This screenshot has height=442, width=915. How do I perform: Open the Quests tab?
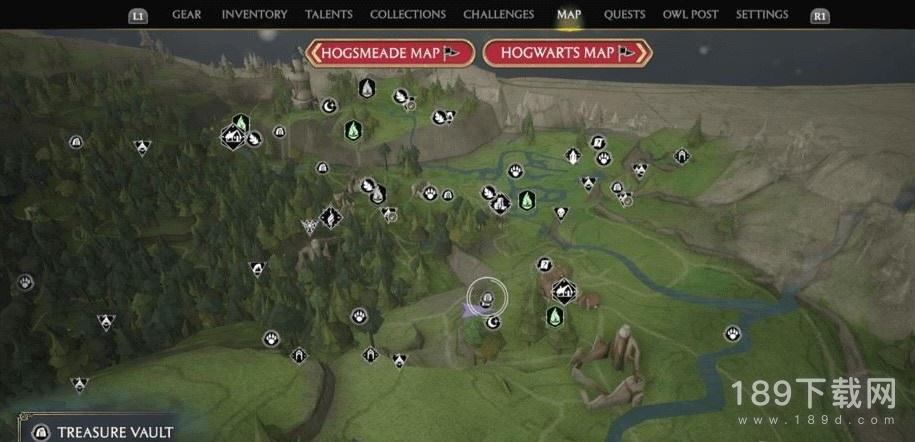pos(623,15)
